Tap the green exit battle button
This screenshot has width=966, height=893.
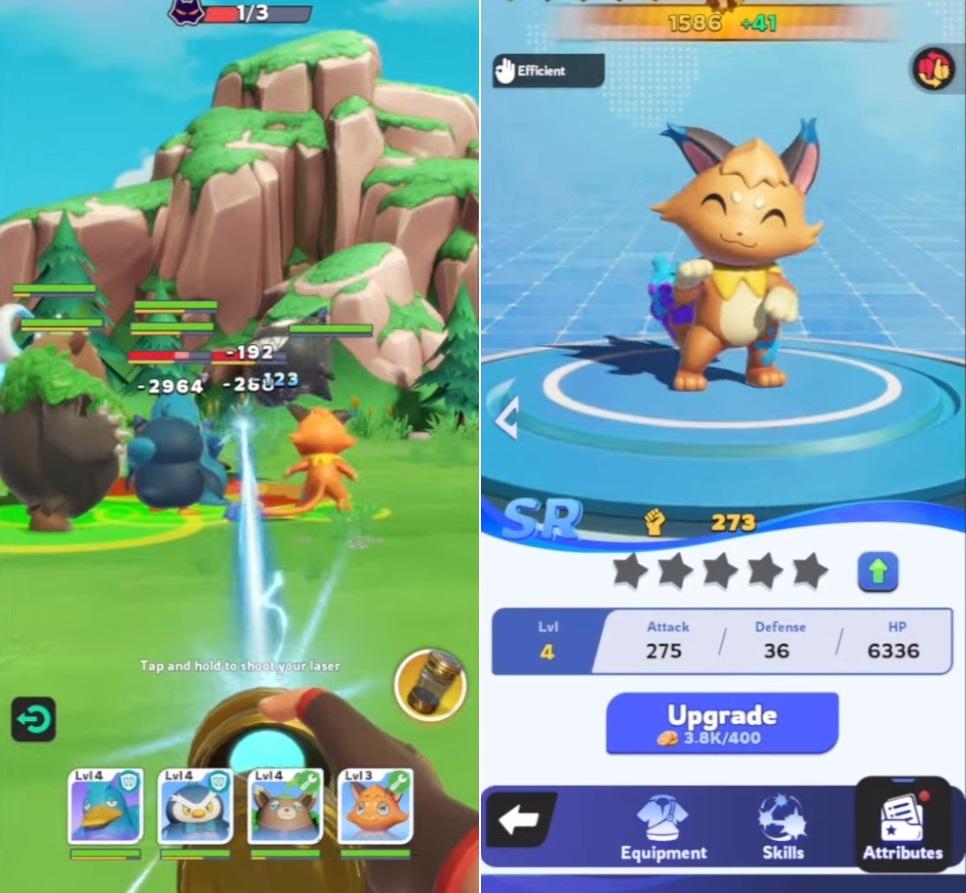pyautogui.click(x=33, y=719)
